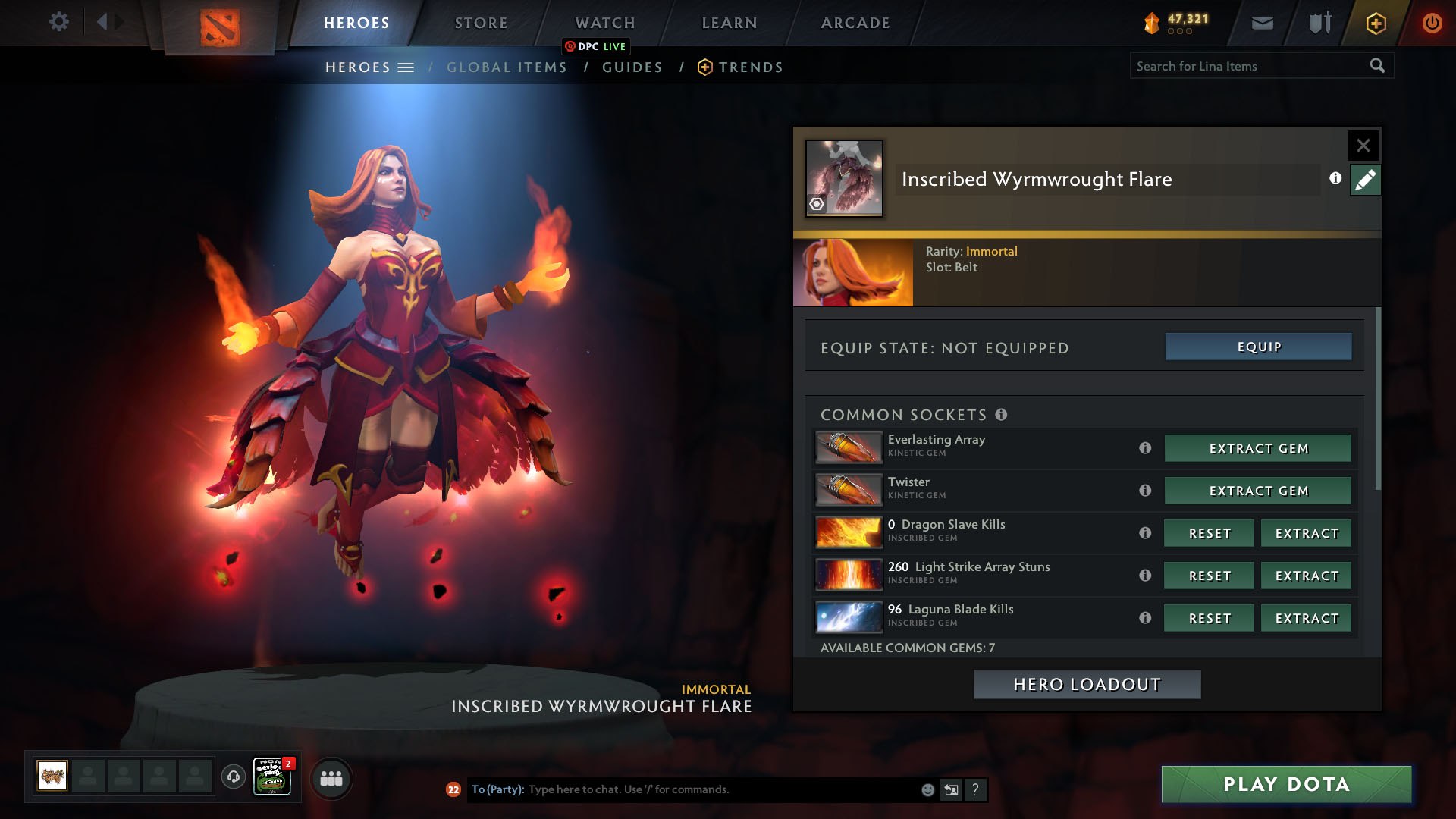1456x819 pixels.
Task: Show the Trends page
Action: tap(750, 67)
